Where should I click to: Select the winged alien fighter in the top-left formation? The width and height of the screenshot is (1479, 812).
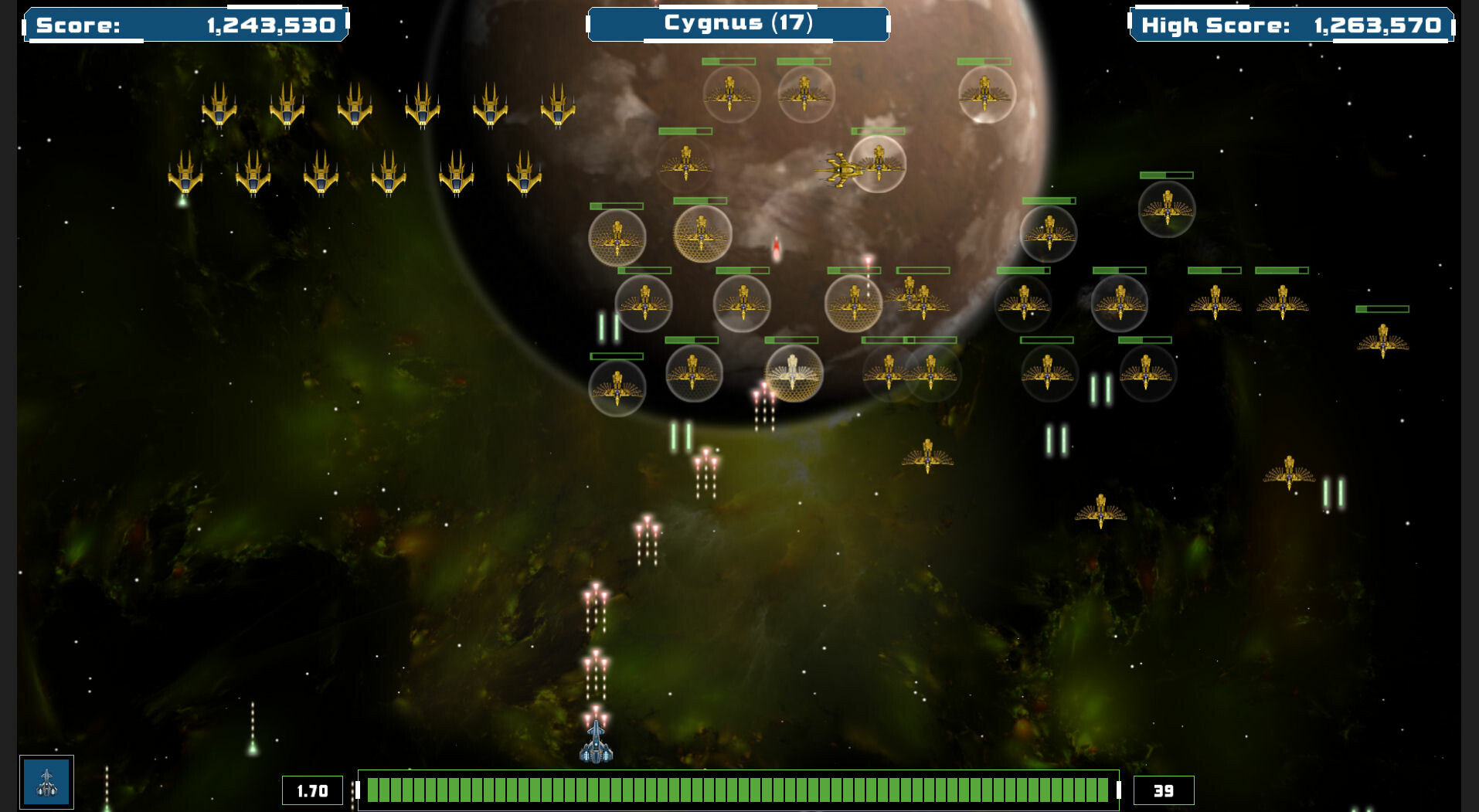[217, 108]
